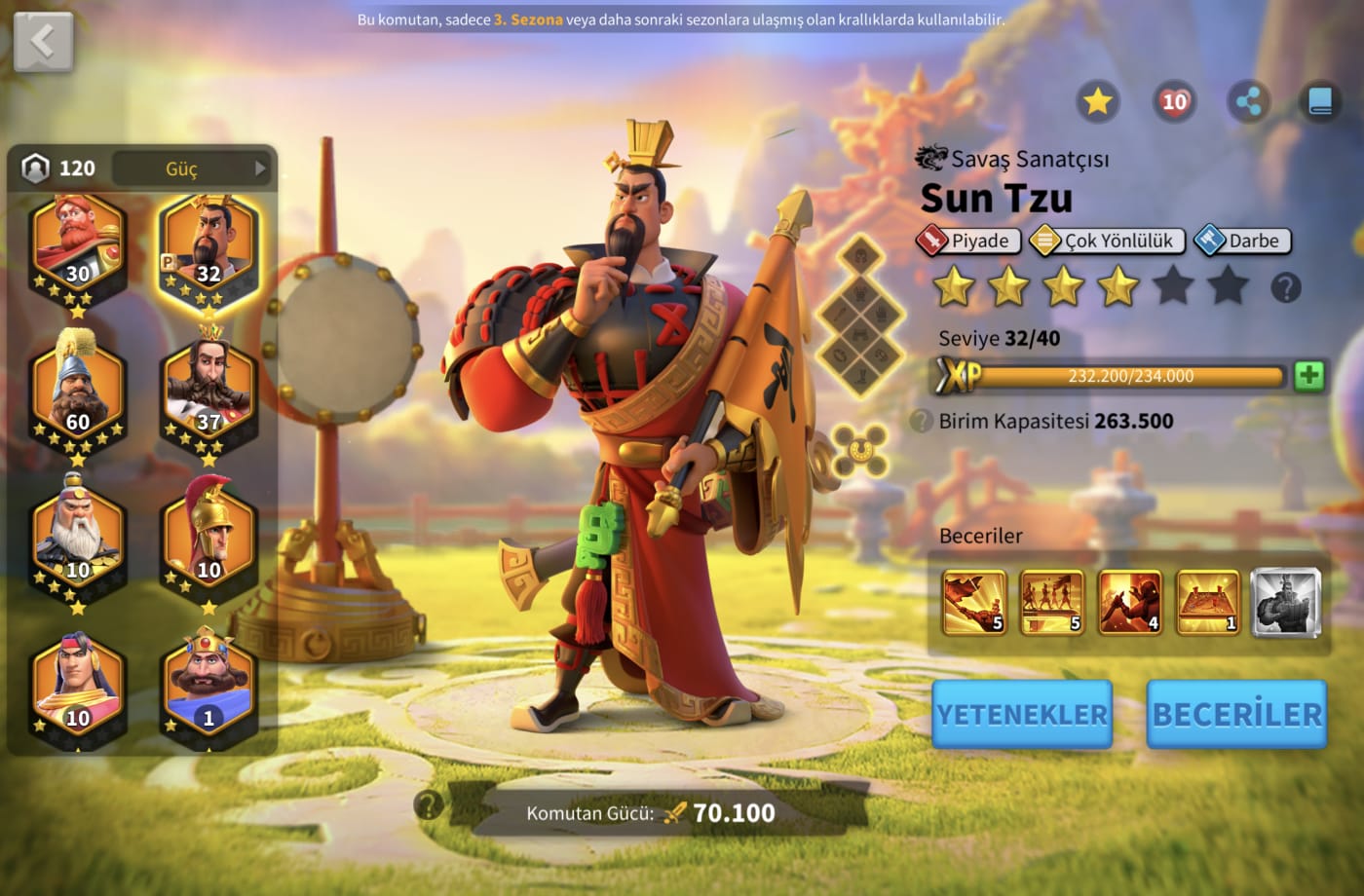Open the star-level help question mark
The width and height of the screenshot is (1364, 896).
point(1286,288)
